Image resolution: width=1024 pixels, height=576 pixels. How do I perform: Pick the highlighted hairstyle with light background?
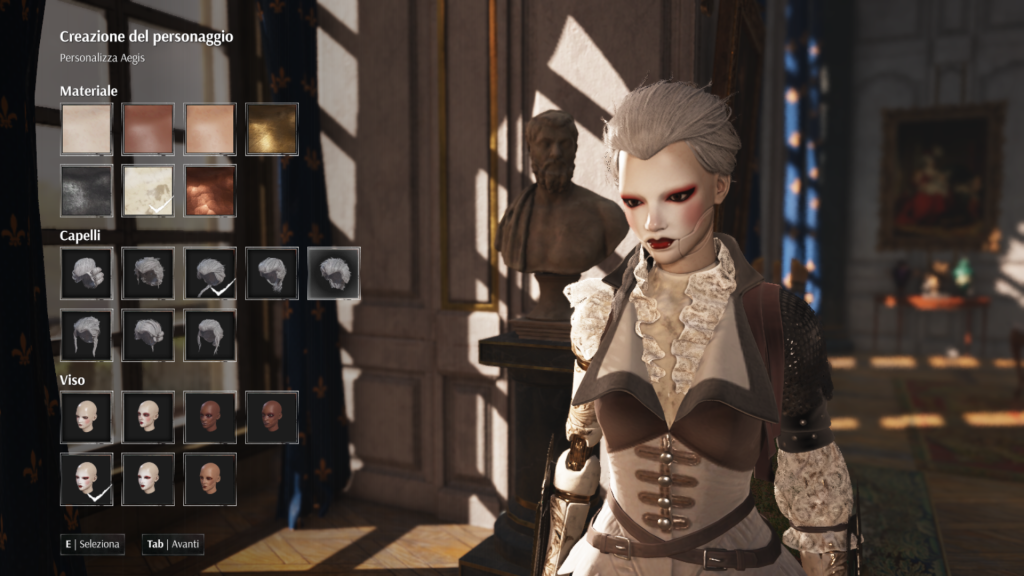(x=334, y=273)
